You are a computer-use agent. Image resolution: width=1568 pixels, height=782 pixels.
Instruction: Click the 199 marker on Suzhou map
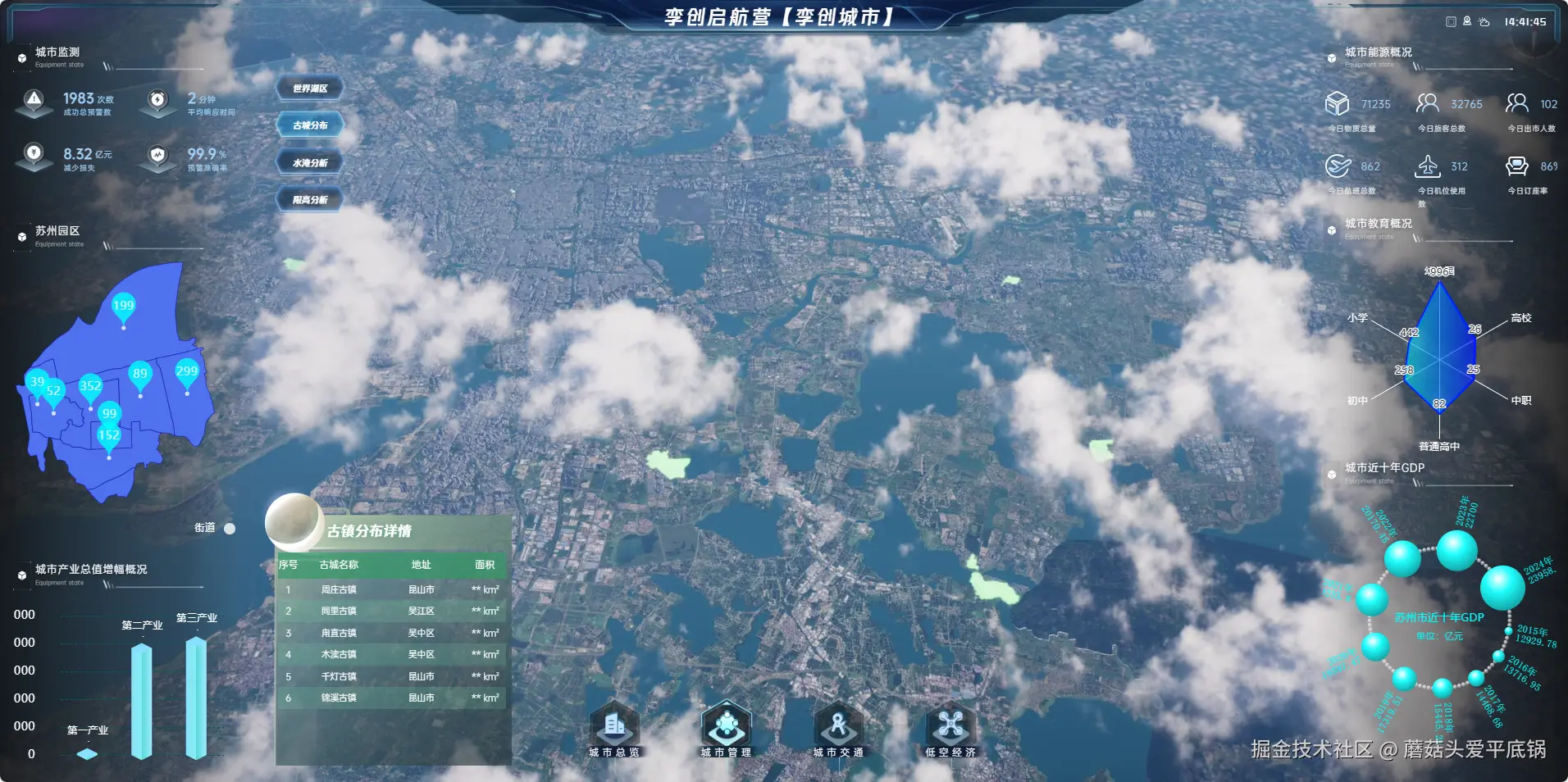(123, 307)
